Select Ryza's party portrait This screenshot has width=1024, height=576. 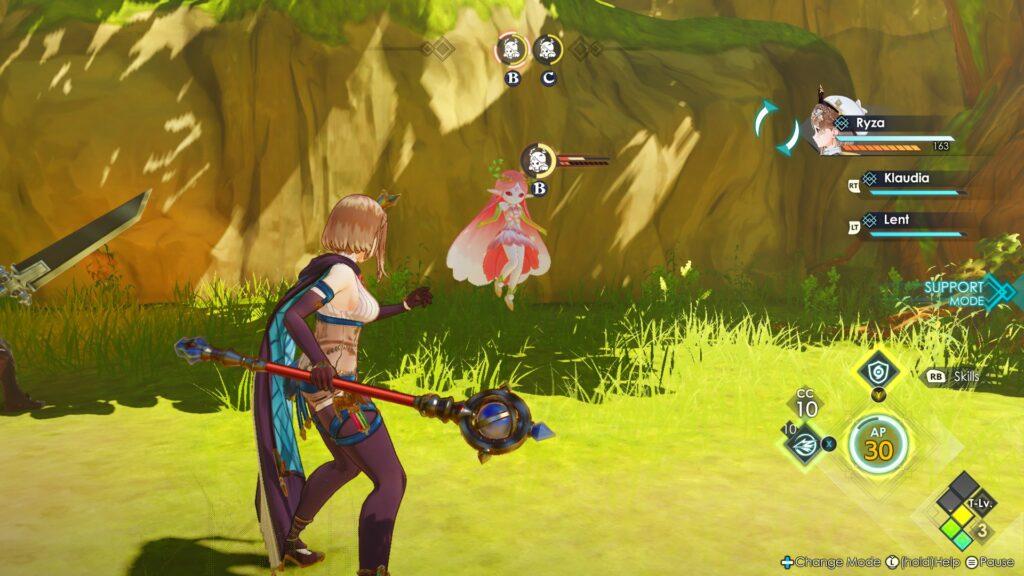[834, 128]
